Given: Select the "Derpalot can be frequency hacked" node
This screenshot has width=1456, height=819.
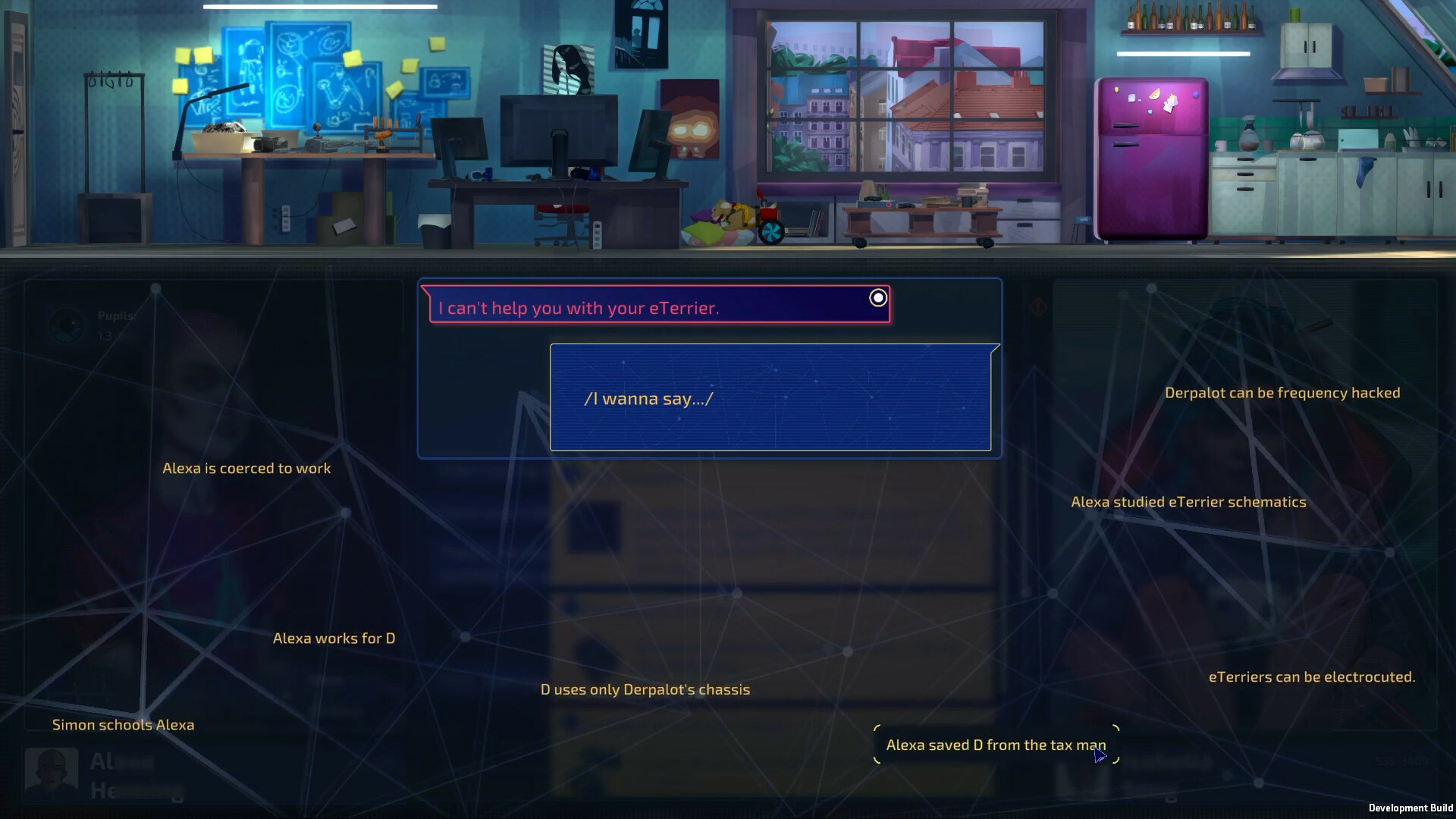Looking at the screenshot, I should pyautogui.click(x=1283, y=393).
